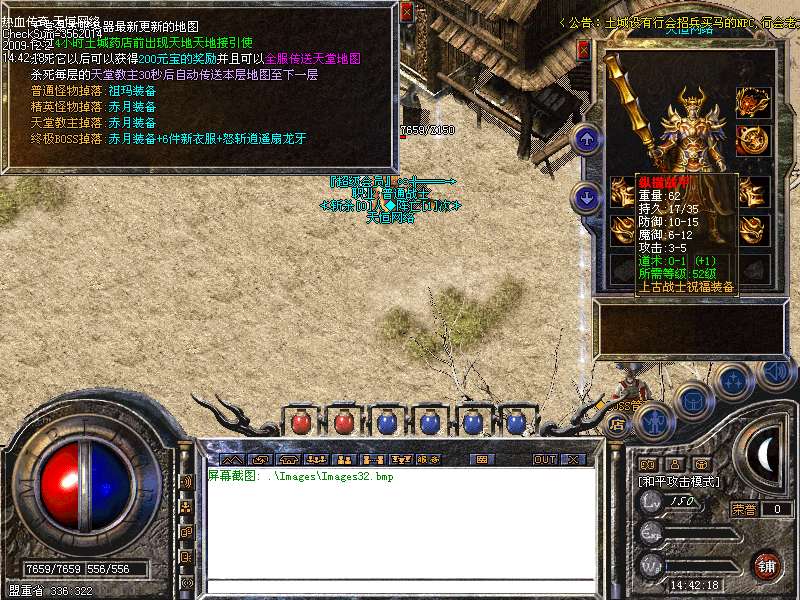Image resolution: width=800 pixels, height=600 pixels.
Task: Open the skills round button with stars
Action: click(x=734, y=380)
